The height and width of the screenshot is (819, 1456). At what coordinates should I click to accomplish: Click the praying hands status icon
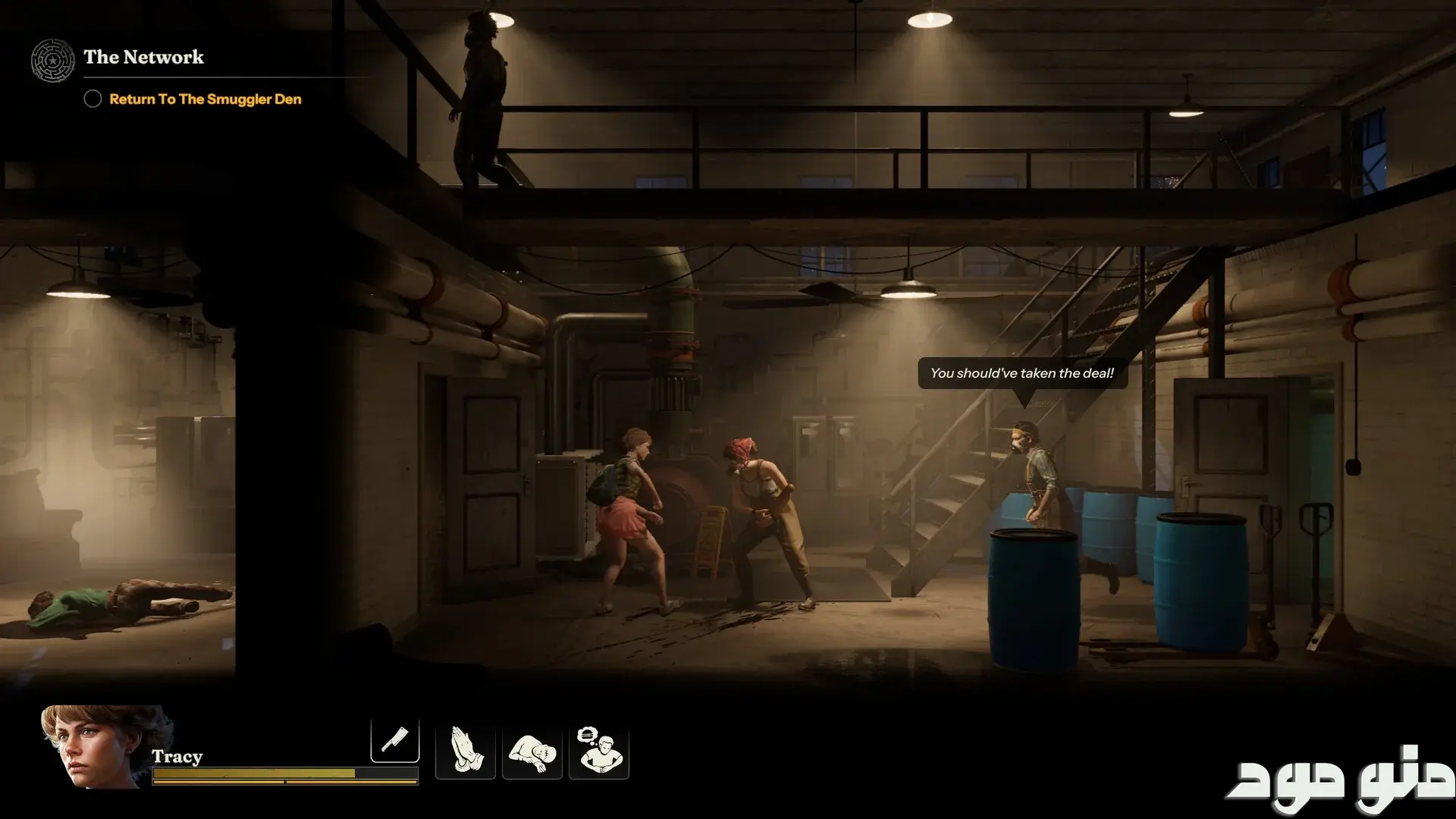[465, 751]
